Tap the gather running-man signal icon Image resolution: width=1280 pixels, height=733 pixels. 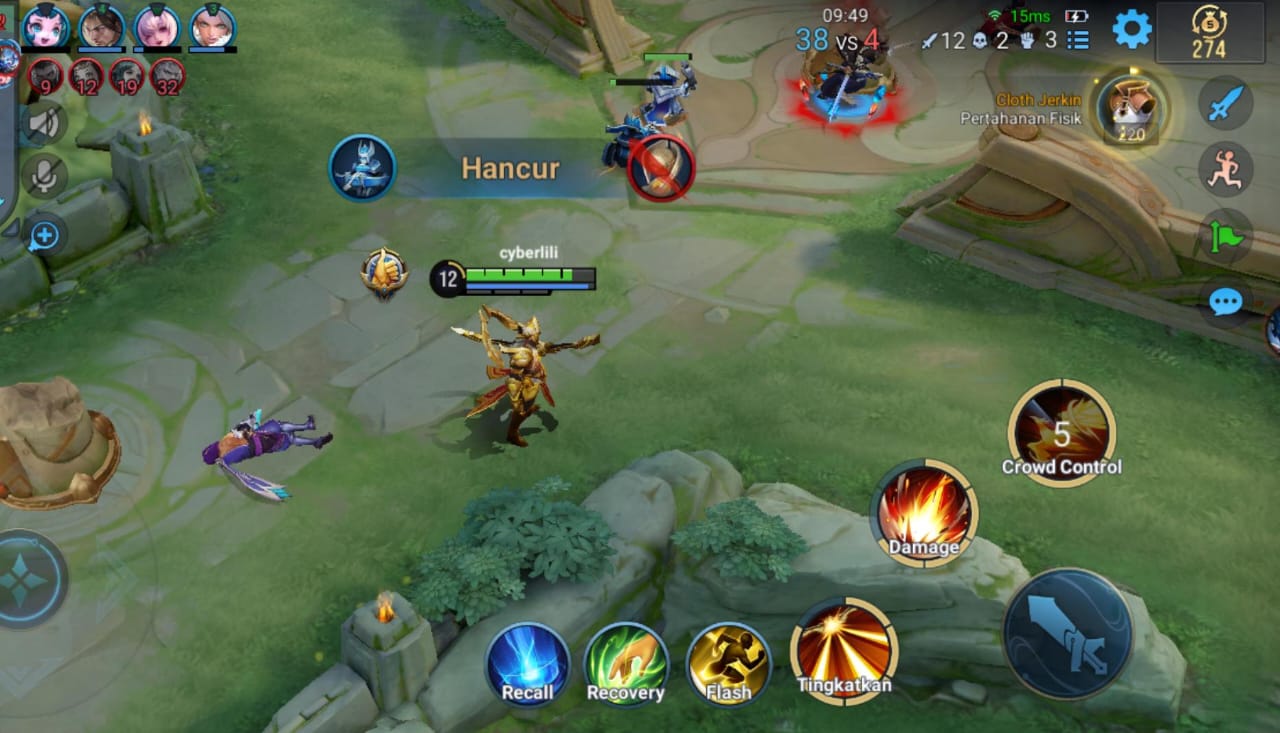1224,170
